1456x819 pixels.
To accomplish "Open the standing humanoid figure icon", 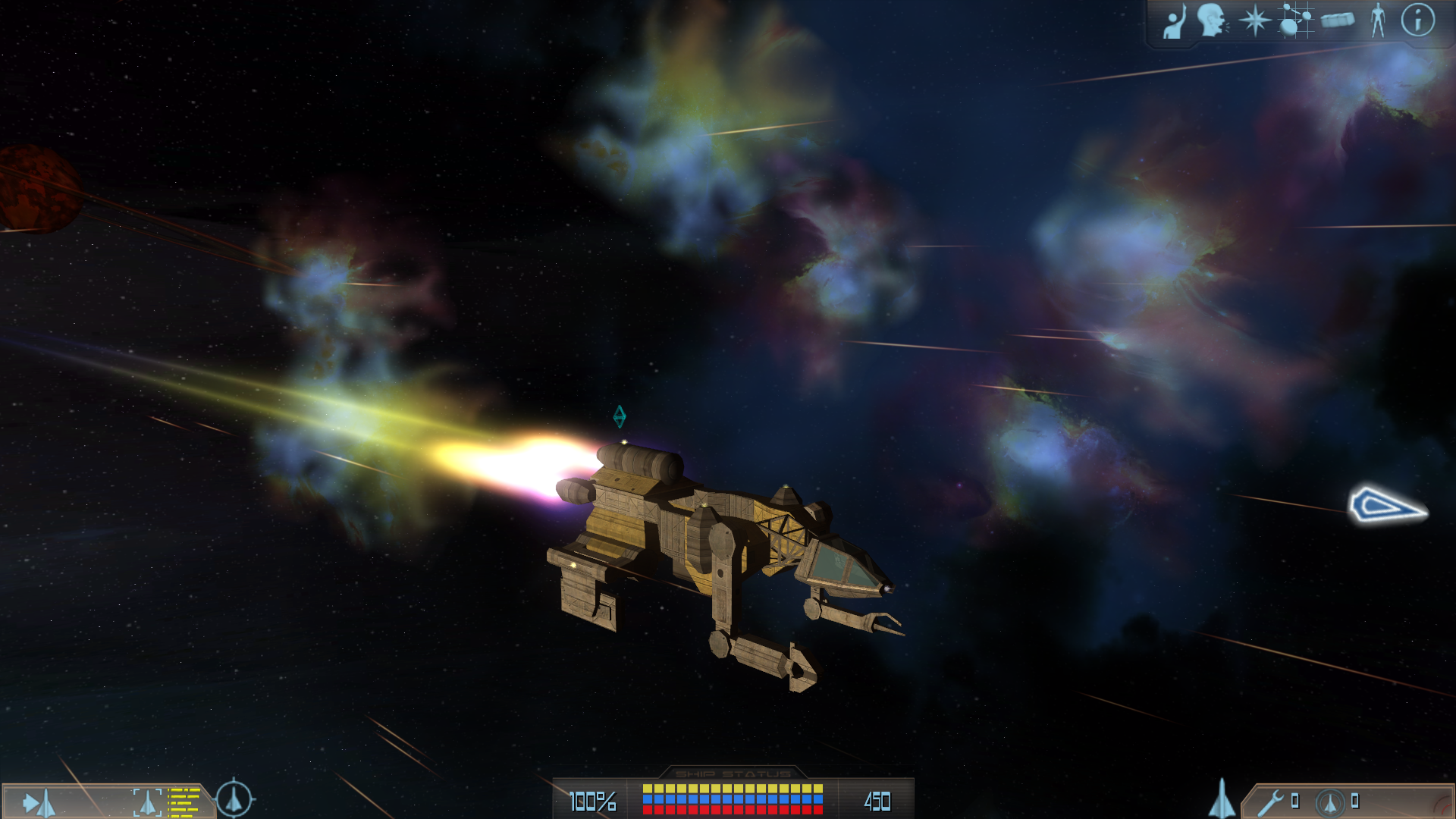I will tap(1378, 20).
